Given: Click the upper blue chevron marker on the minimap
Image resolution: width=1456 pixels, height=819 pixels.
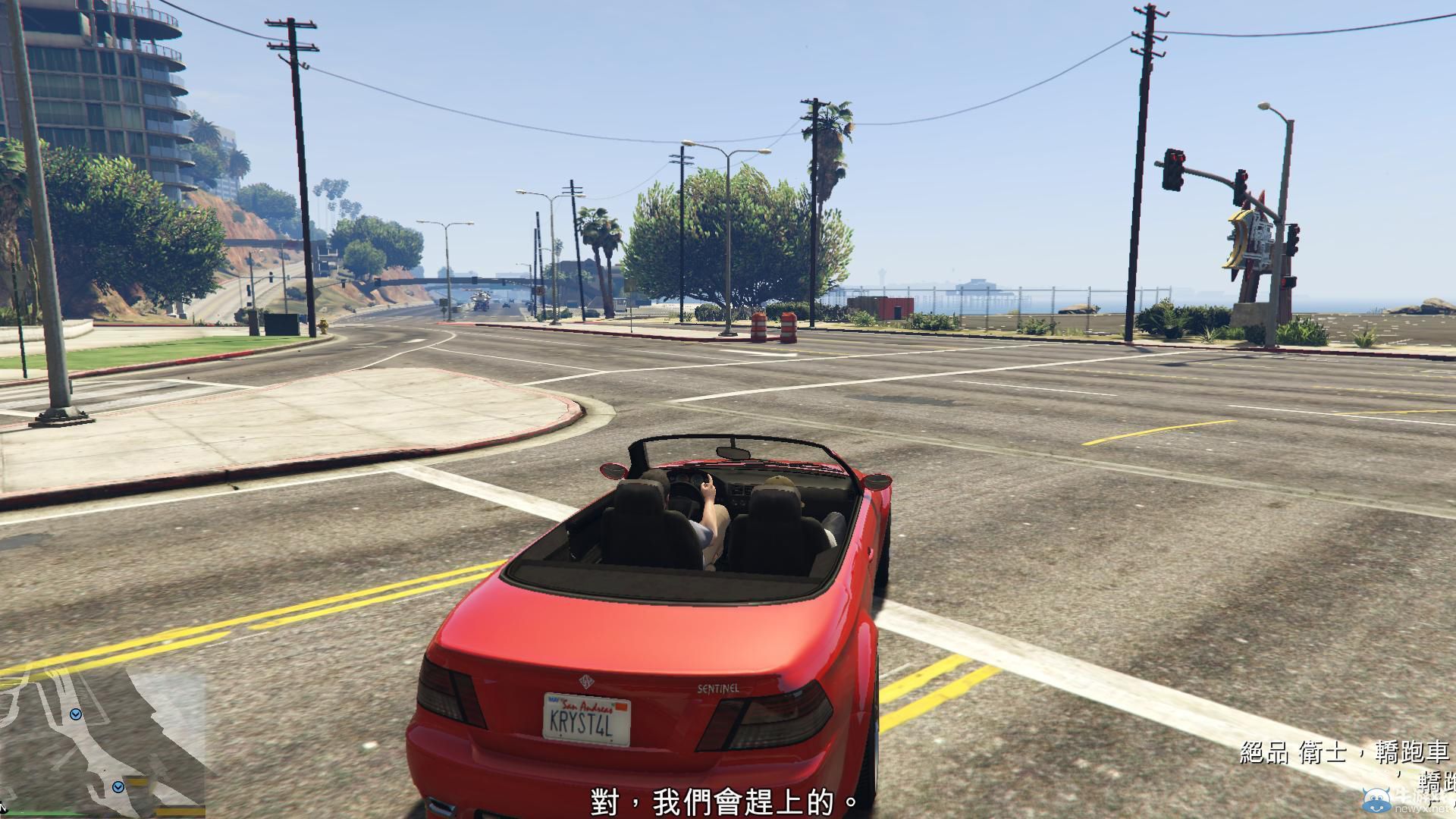Looking at the screenshot, I should pos(75,714).
